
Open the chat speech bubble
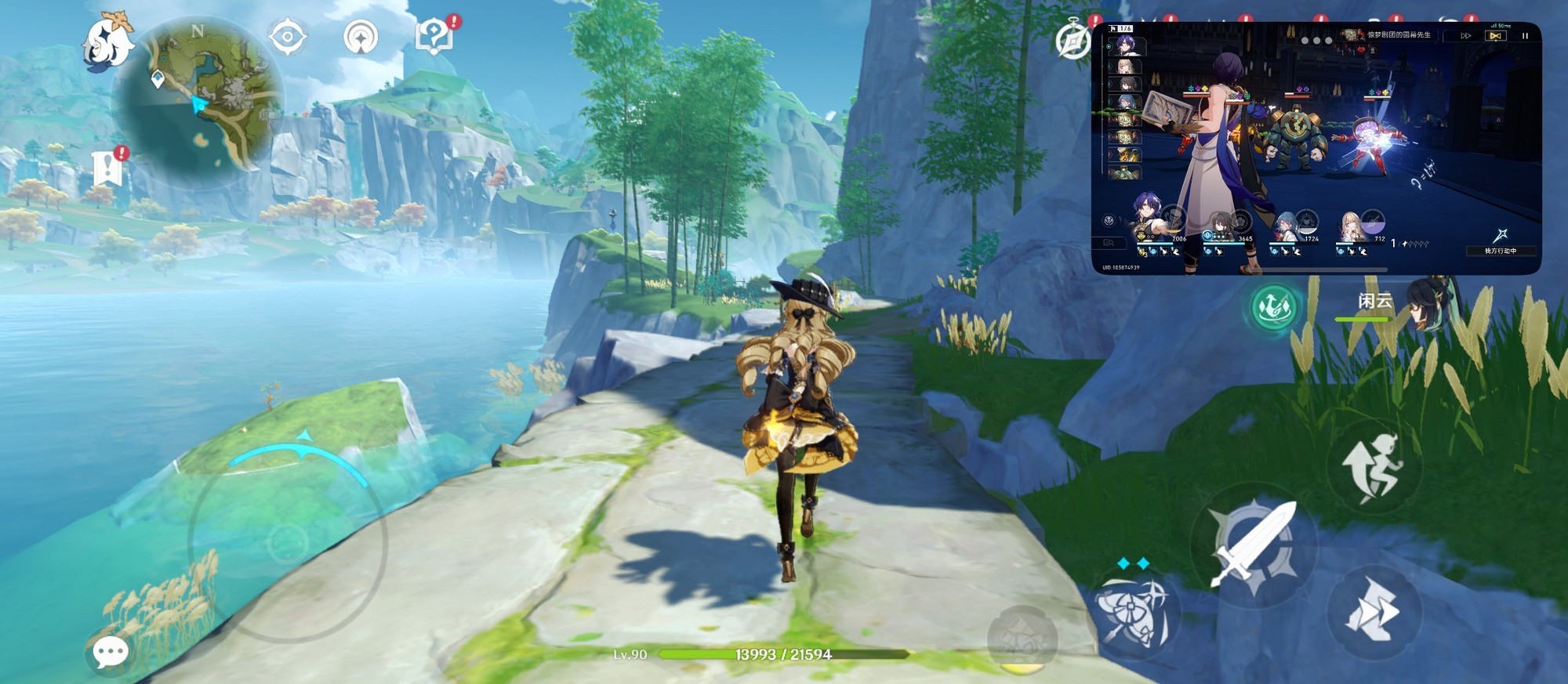click(x=111, y=651)
